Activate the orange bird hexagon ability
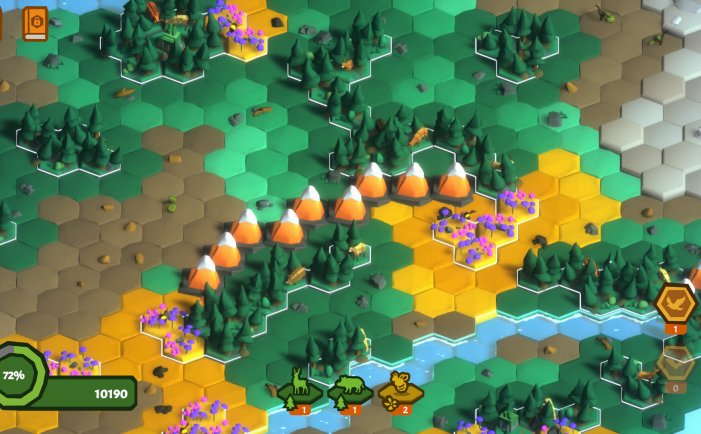 point(675,303)
